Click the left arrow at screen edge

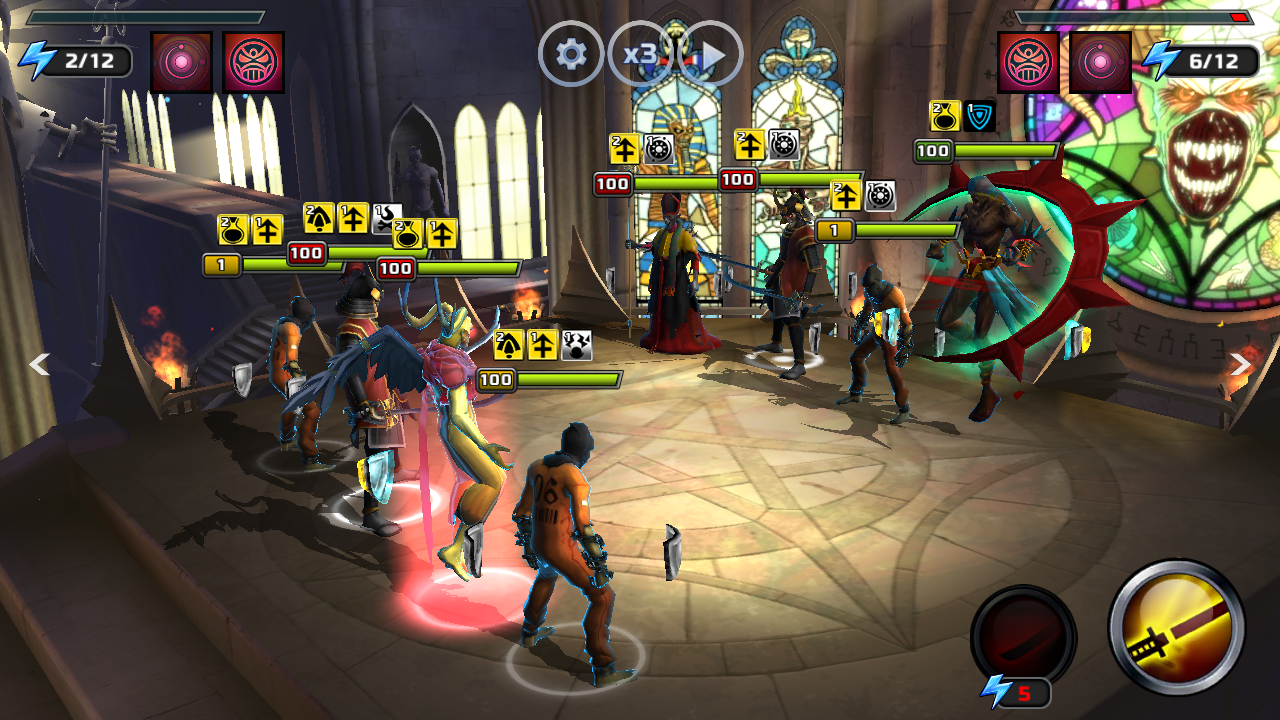39,364
